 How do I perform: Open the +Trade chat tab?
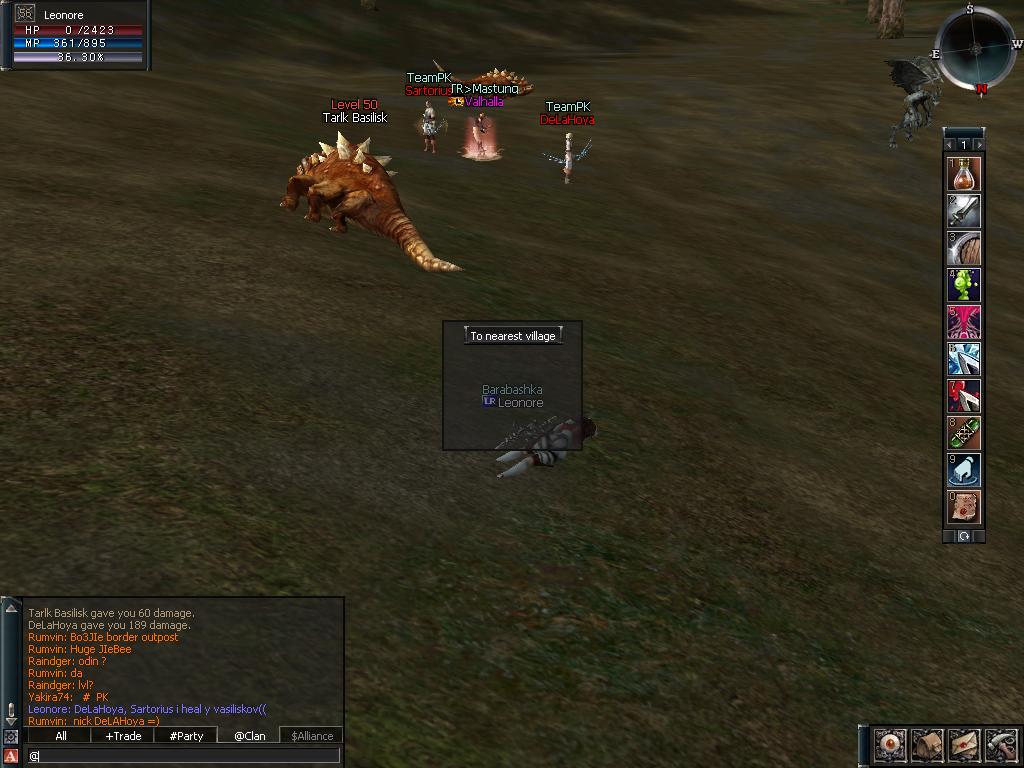(123, 736)
